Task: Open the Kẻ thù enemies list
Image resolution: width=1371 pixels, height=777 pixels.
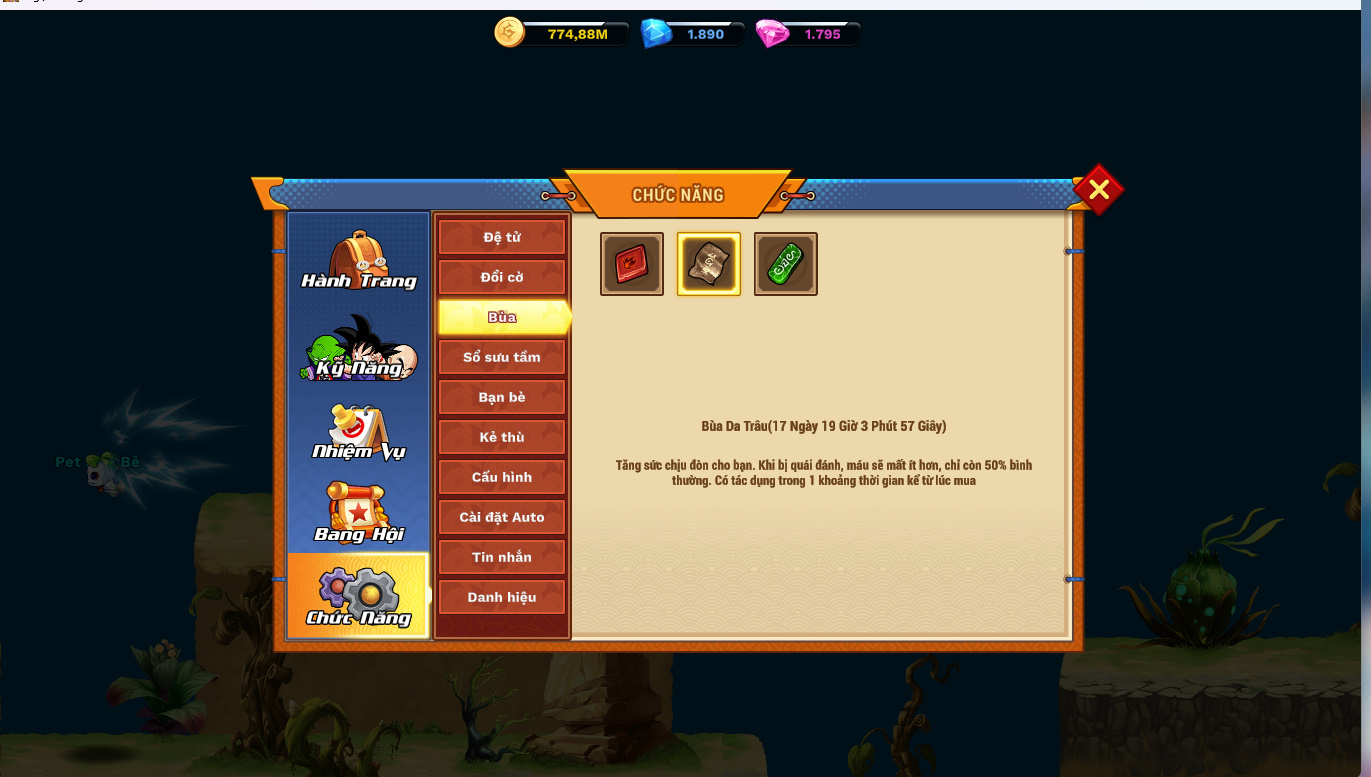Action: pos(502,437)
